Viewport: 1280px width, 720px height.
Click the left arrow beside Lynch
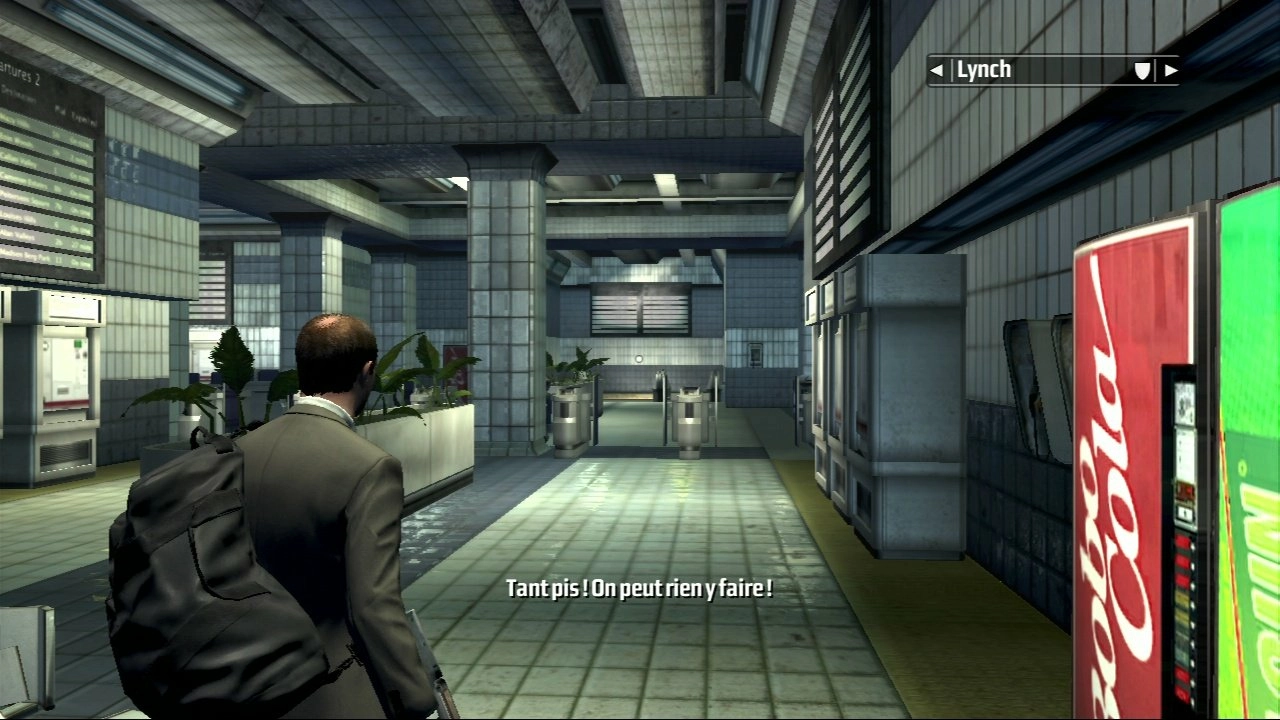coord(936,70)
